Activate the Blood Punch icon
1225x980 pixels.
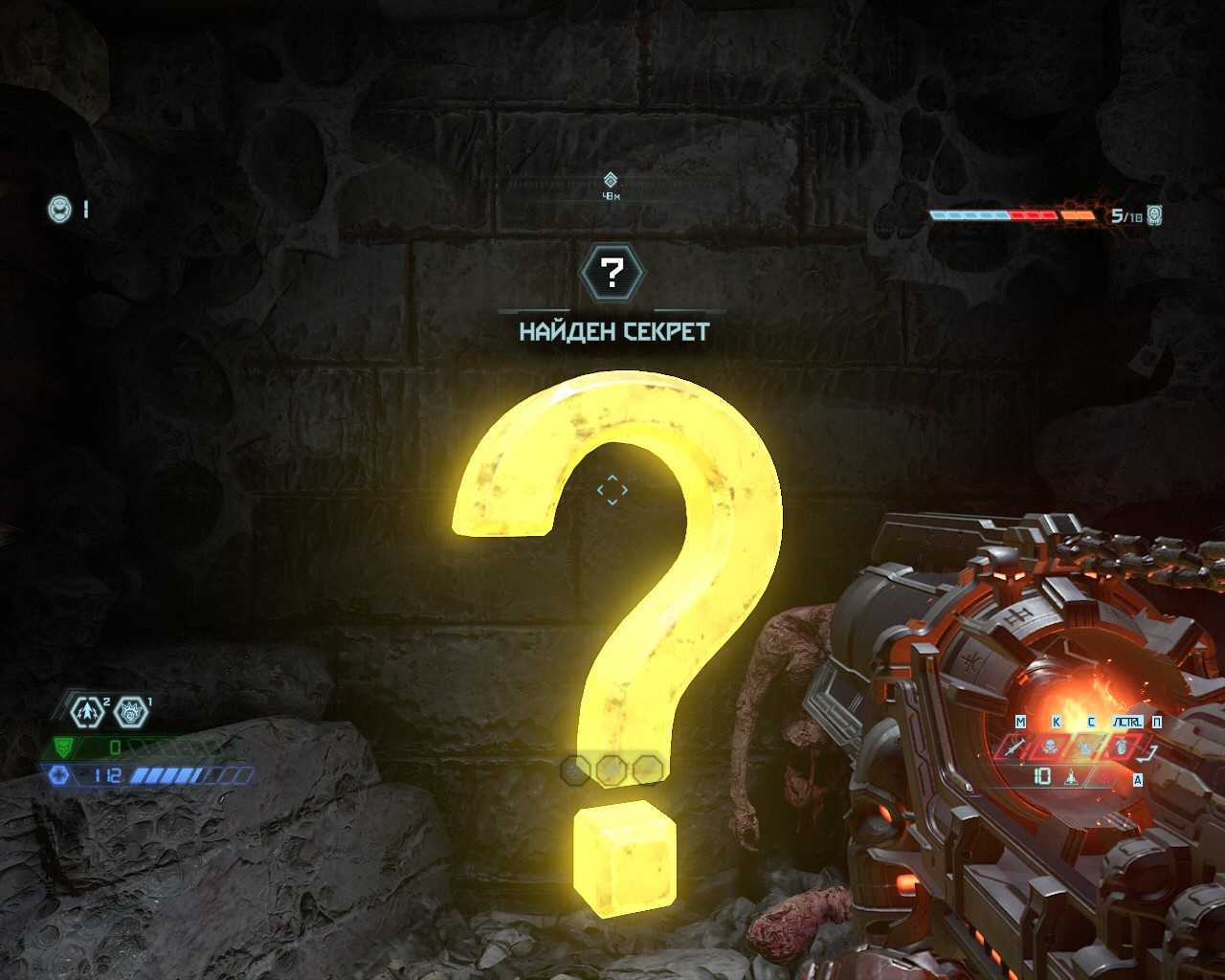pyautogui.click(x=131, y=711)
